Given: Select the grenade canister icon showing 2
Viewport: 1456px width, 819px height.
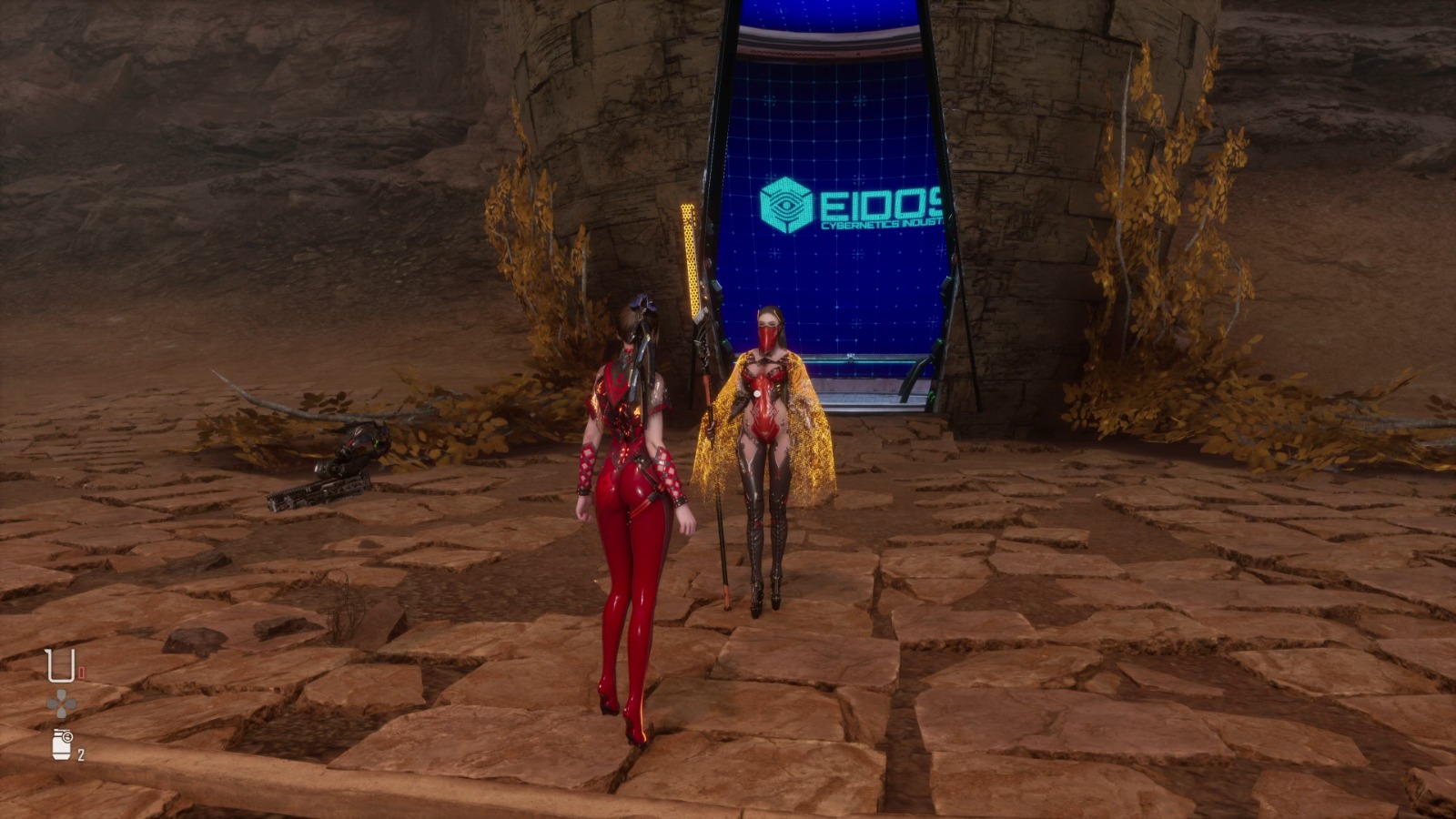Looking at the screenshot, I should [x=61, y=744].
